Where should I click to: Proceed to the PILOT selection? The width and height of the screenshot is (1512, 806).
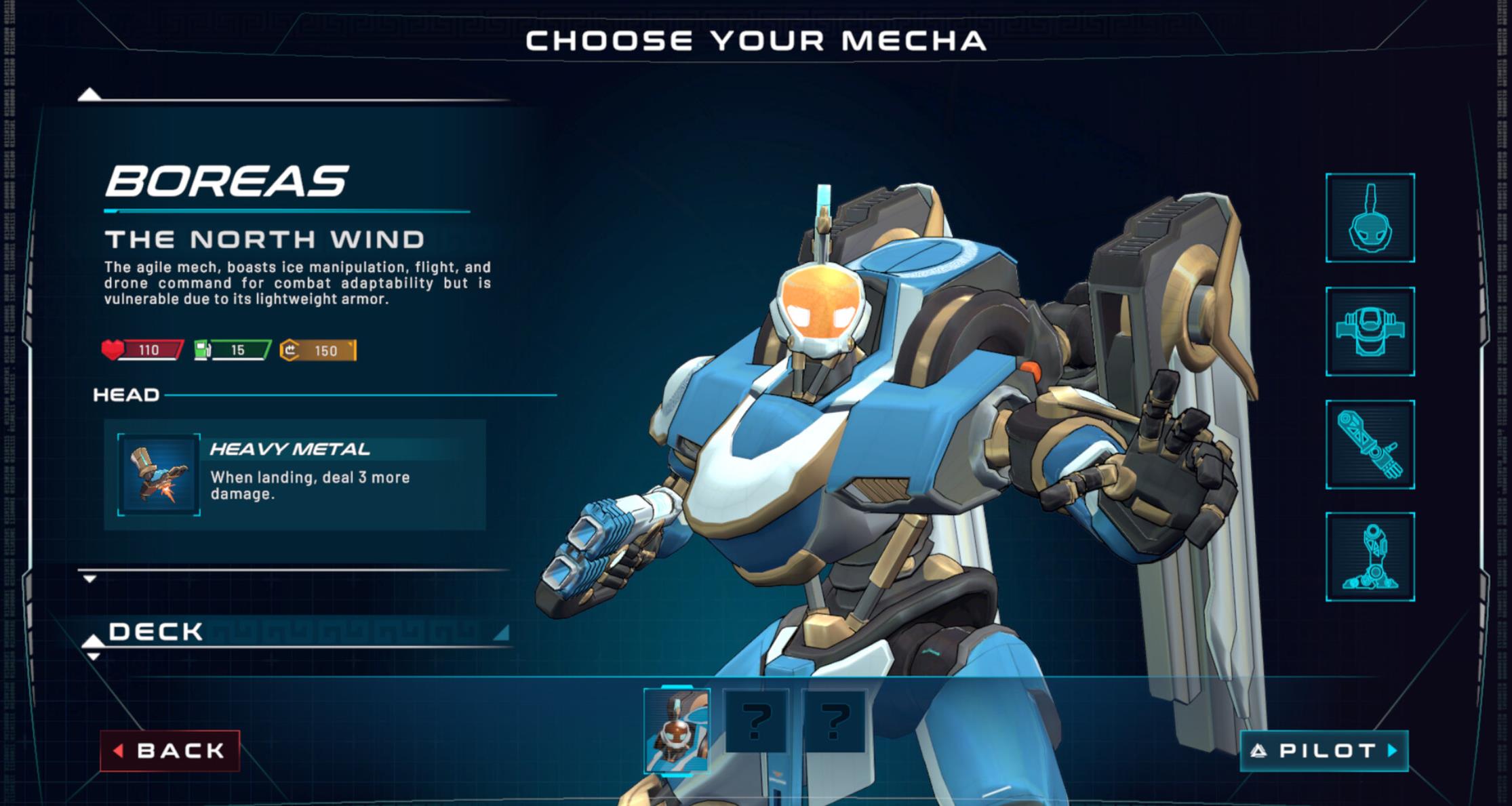tap(1324, 750)
